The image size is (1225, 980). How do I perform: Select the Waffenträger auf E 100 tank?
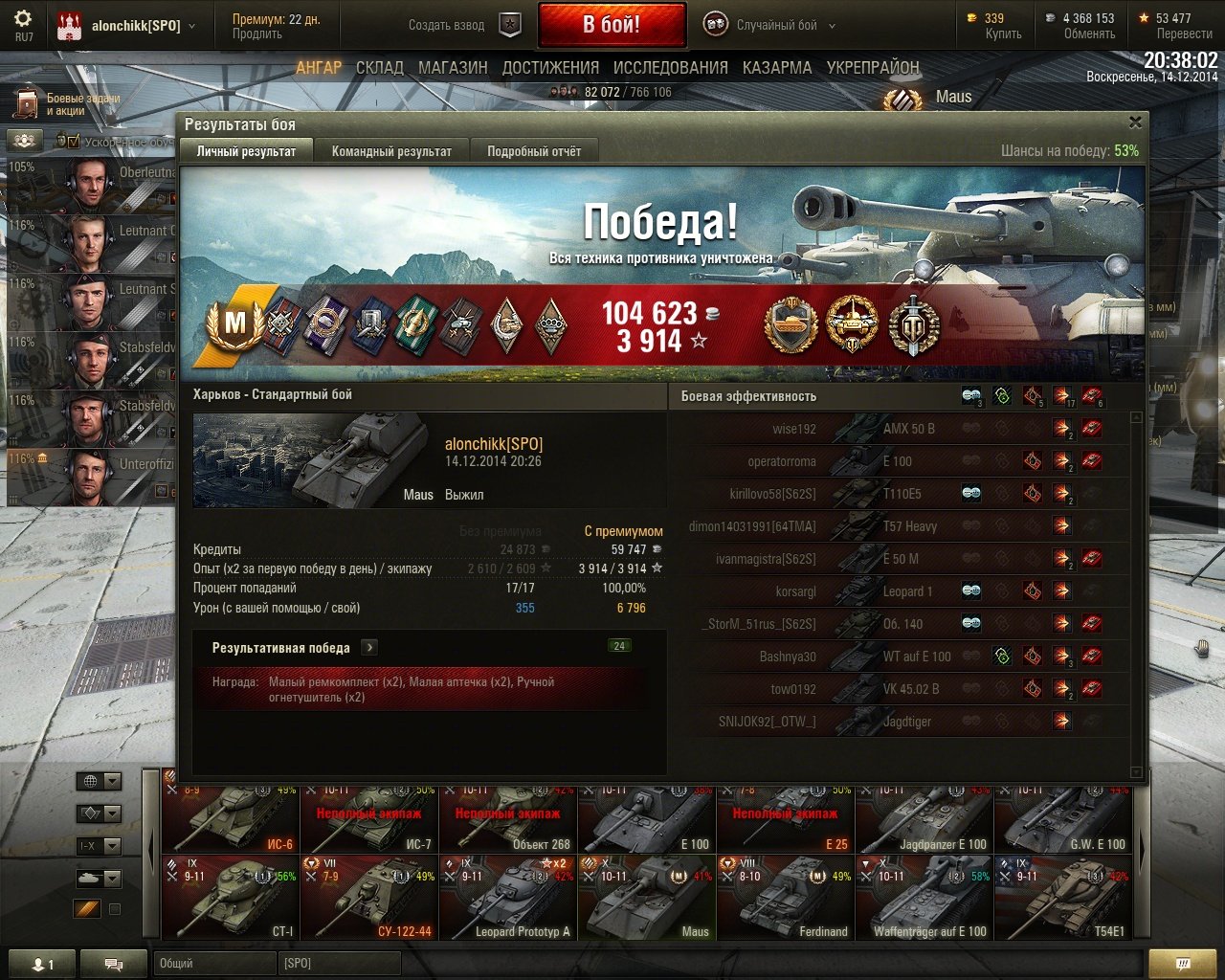coord(924,898)
